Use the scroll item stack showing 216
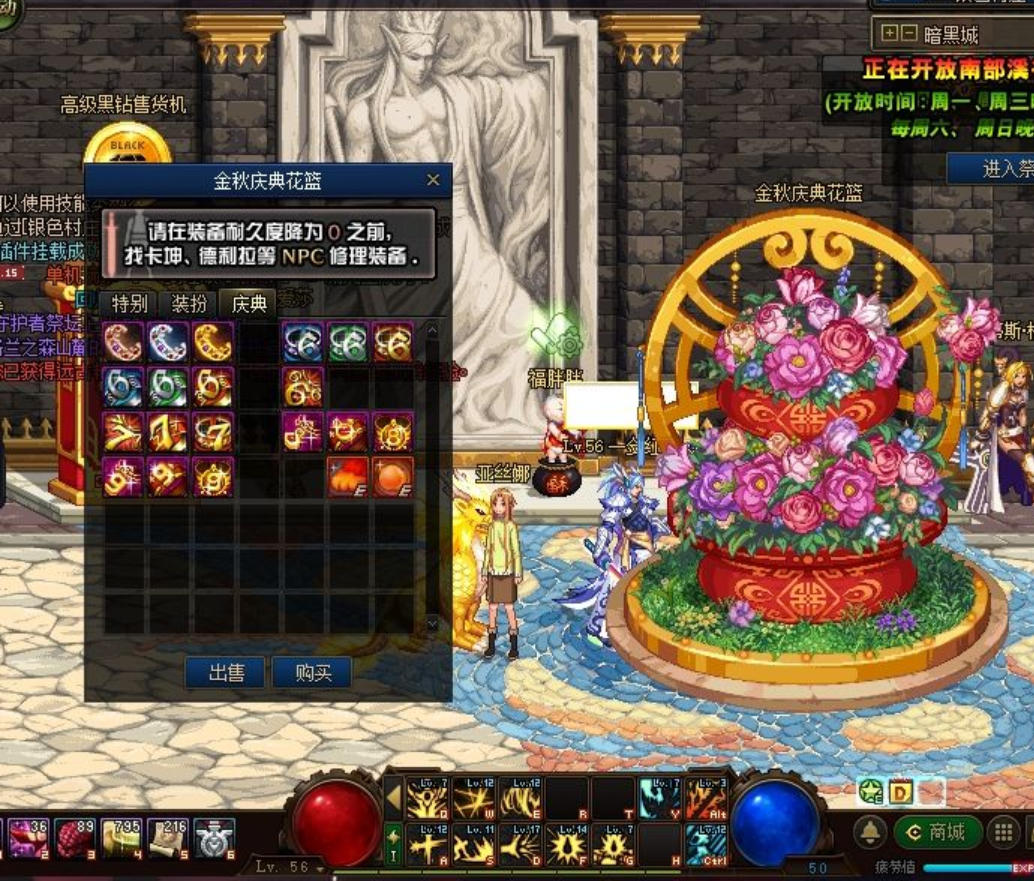1034x881 pixels. pyautogui.click(x=168, y=839)
